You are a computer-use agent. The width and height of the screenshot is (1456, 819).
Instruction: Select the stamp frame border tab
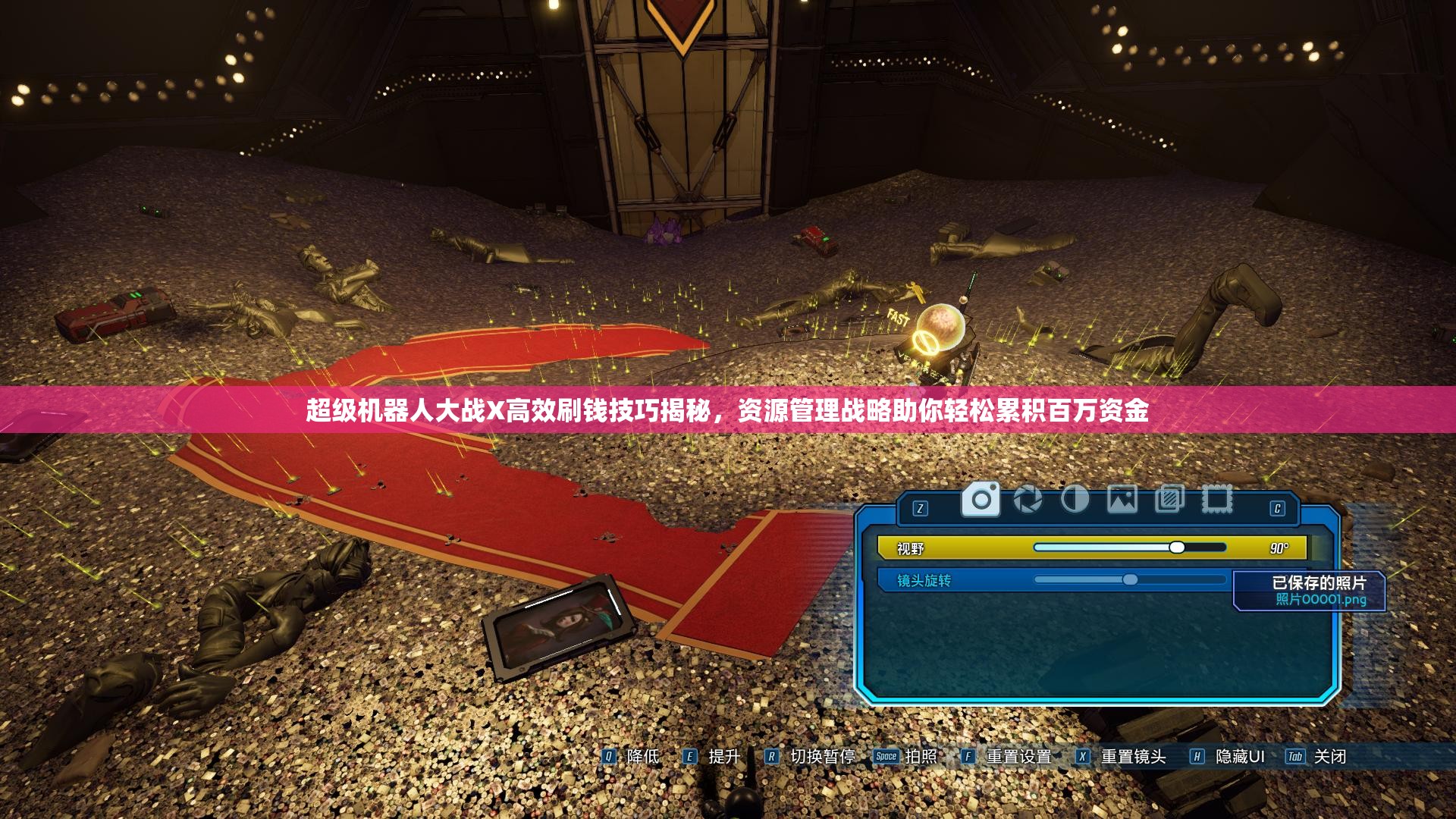(x=1216, y=500)
